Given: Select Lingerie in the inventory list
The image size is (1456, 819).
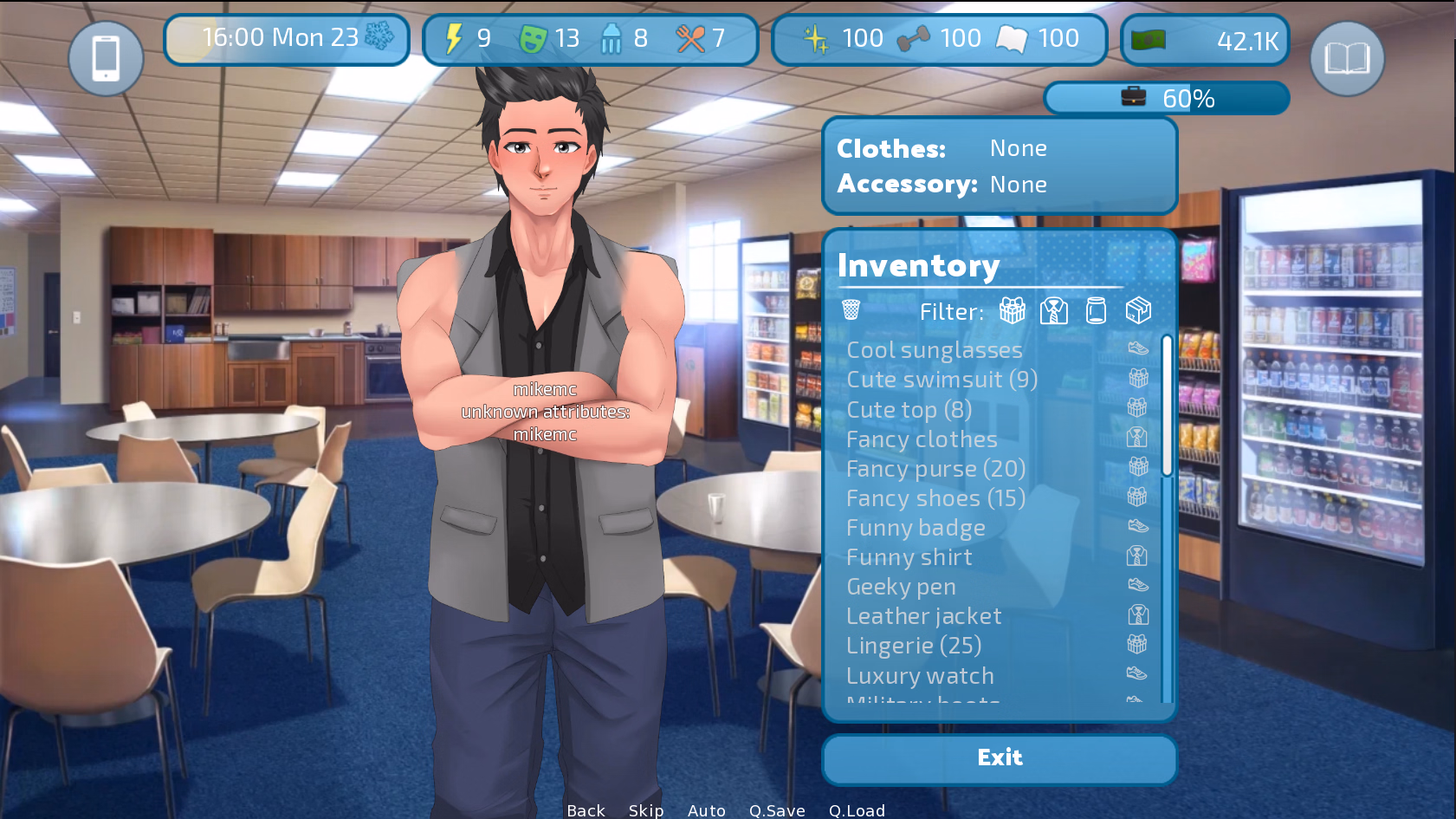Looking at the screenshot, I should (x=913, y=646).
